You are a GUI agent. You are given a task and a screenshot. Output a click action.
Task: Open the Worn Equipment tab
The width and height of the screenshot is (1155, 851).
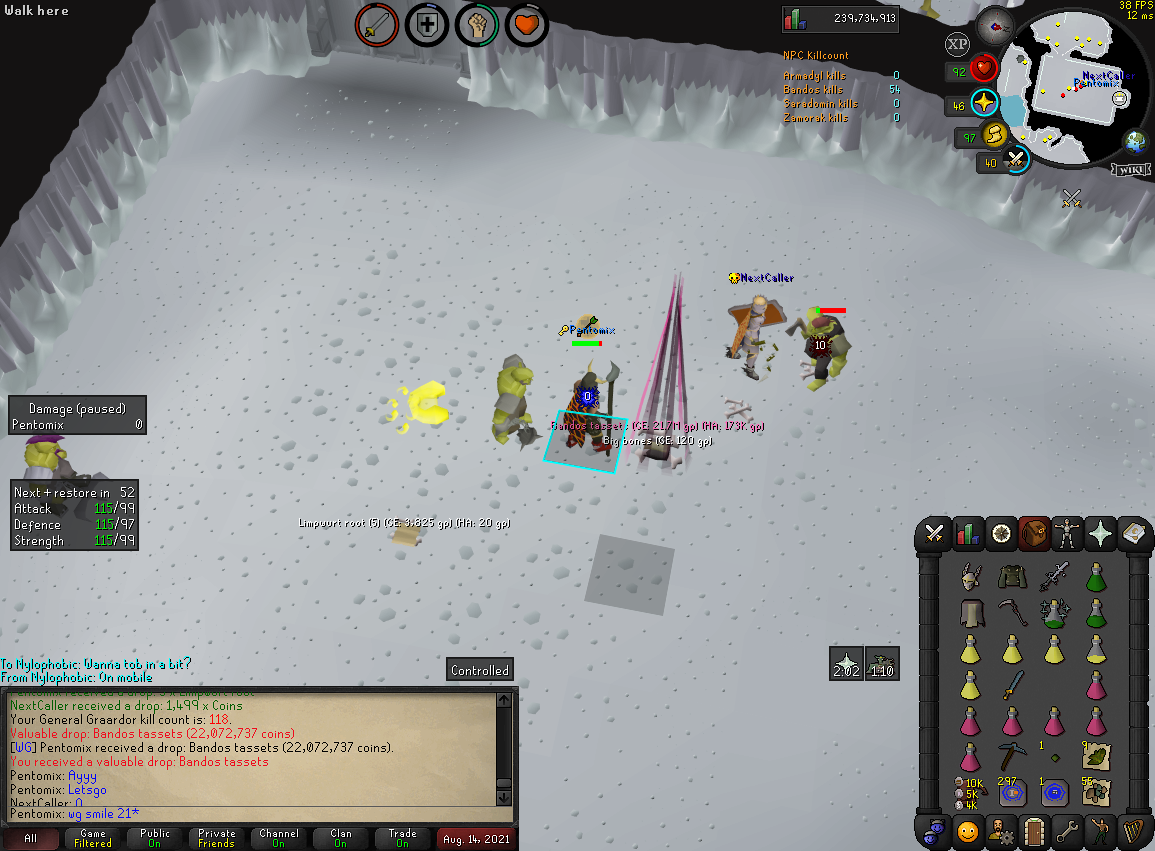(x=1067, y=533)
